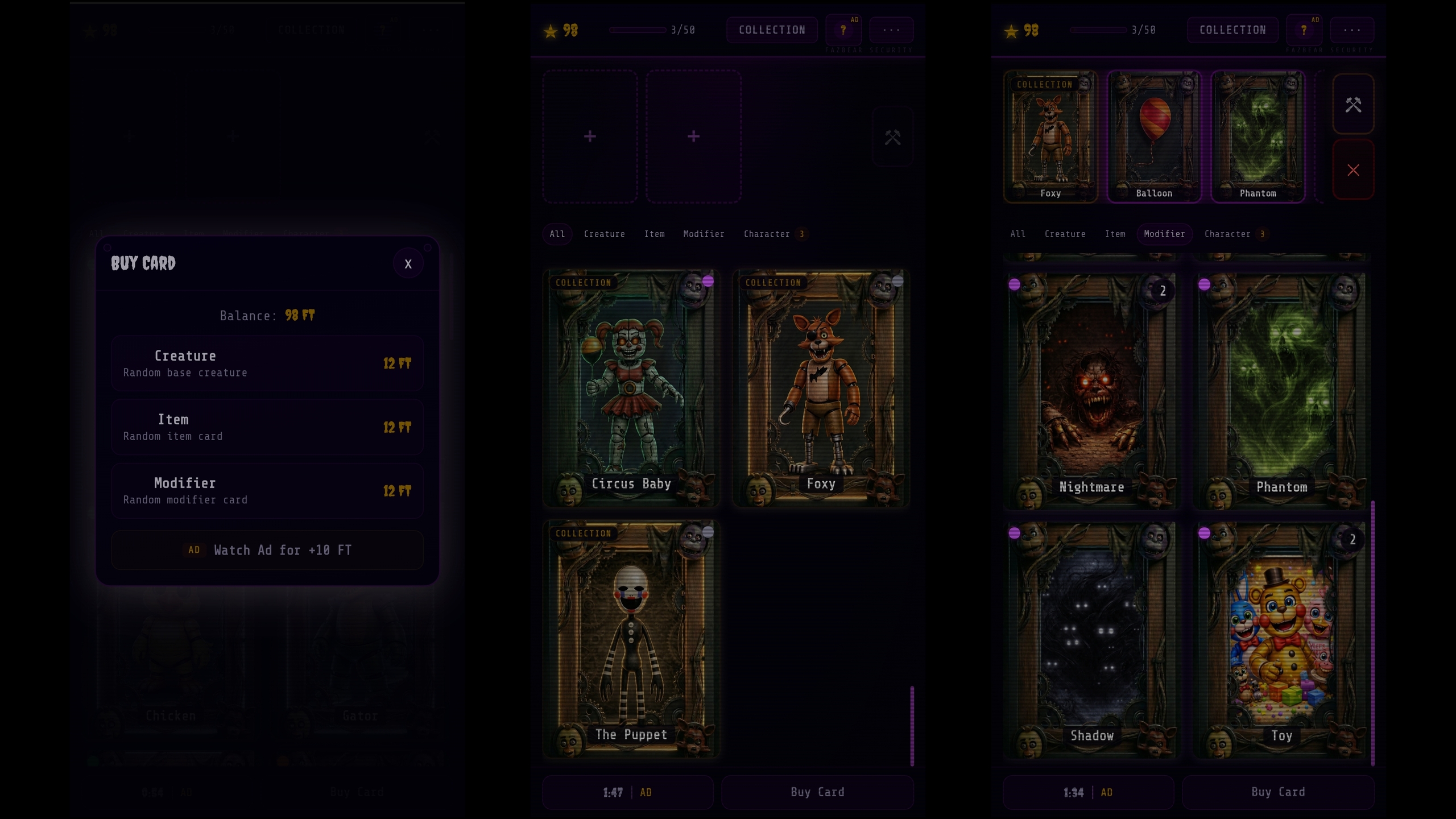
Task: Remove the Balloon card from its slot
Action: pos(1154,136)
